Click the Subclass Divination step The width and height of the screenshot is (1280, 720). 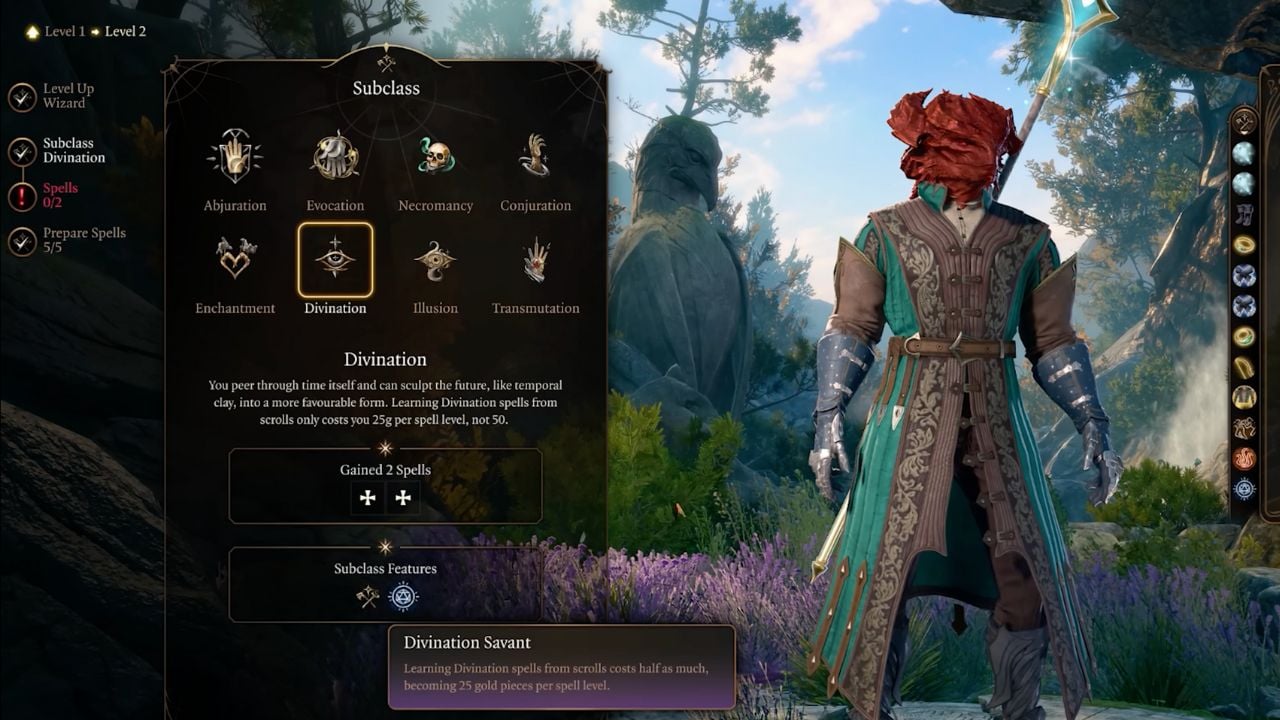77,150
